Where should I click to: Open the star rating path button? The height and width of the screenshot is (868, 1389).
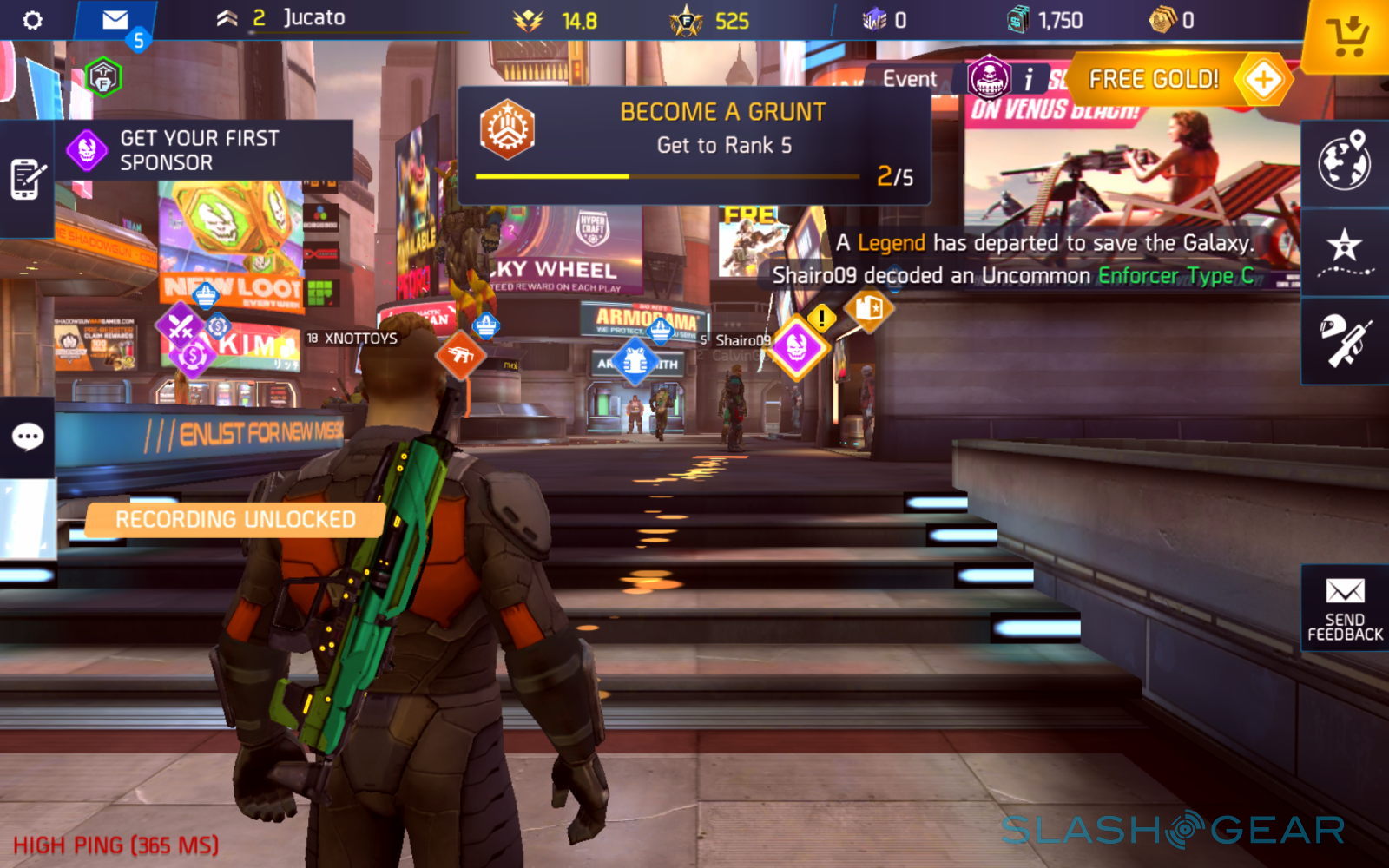[1344, 250]
